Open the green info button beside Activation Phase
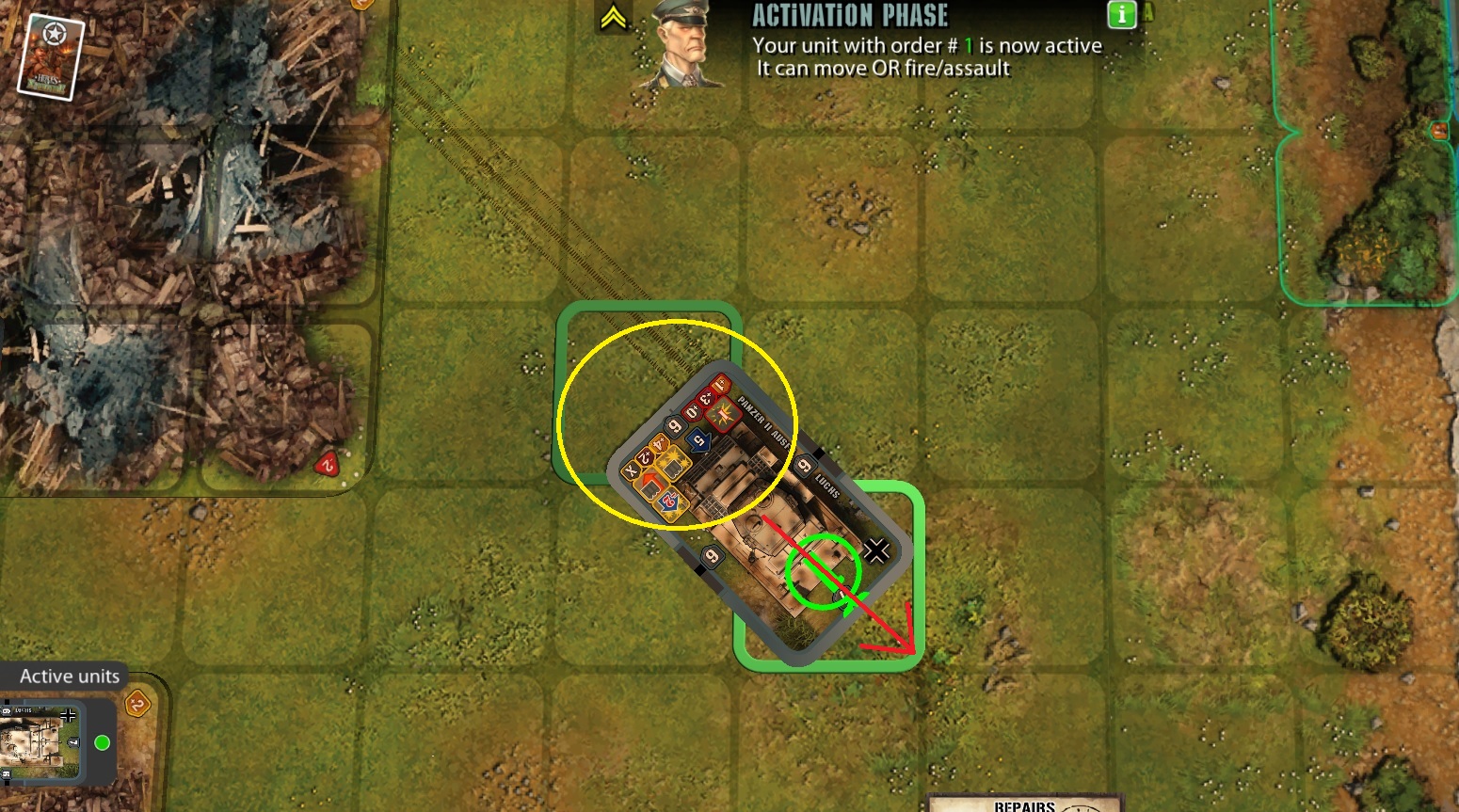Image resolution: width=1459 pixels, height=812 pixels. tap(1122, 15)
